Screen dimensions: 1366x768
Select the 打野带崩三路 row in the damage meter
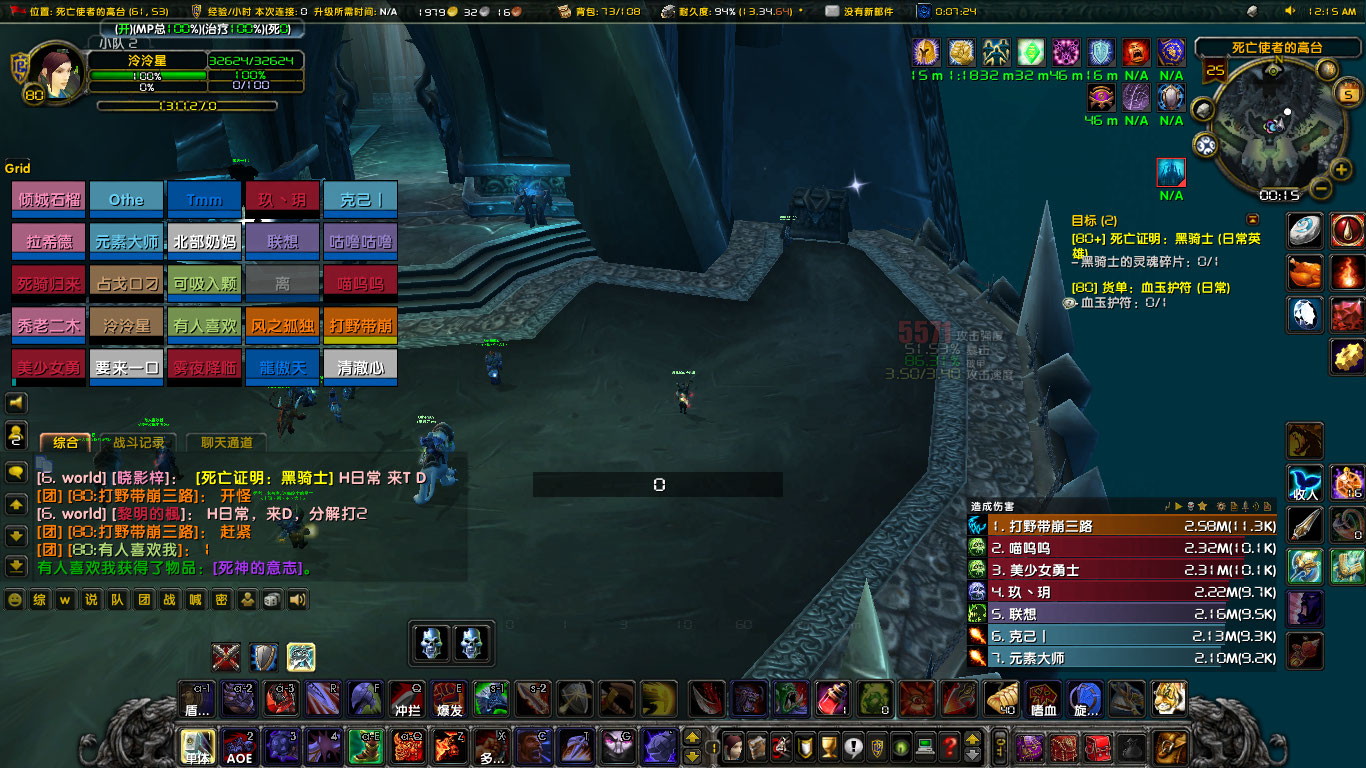(x=1122, y=526)
